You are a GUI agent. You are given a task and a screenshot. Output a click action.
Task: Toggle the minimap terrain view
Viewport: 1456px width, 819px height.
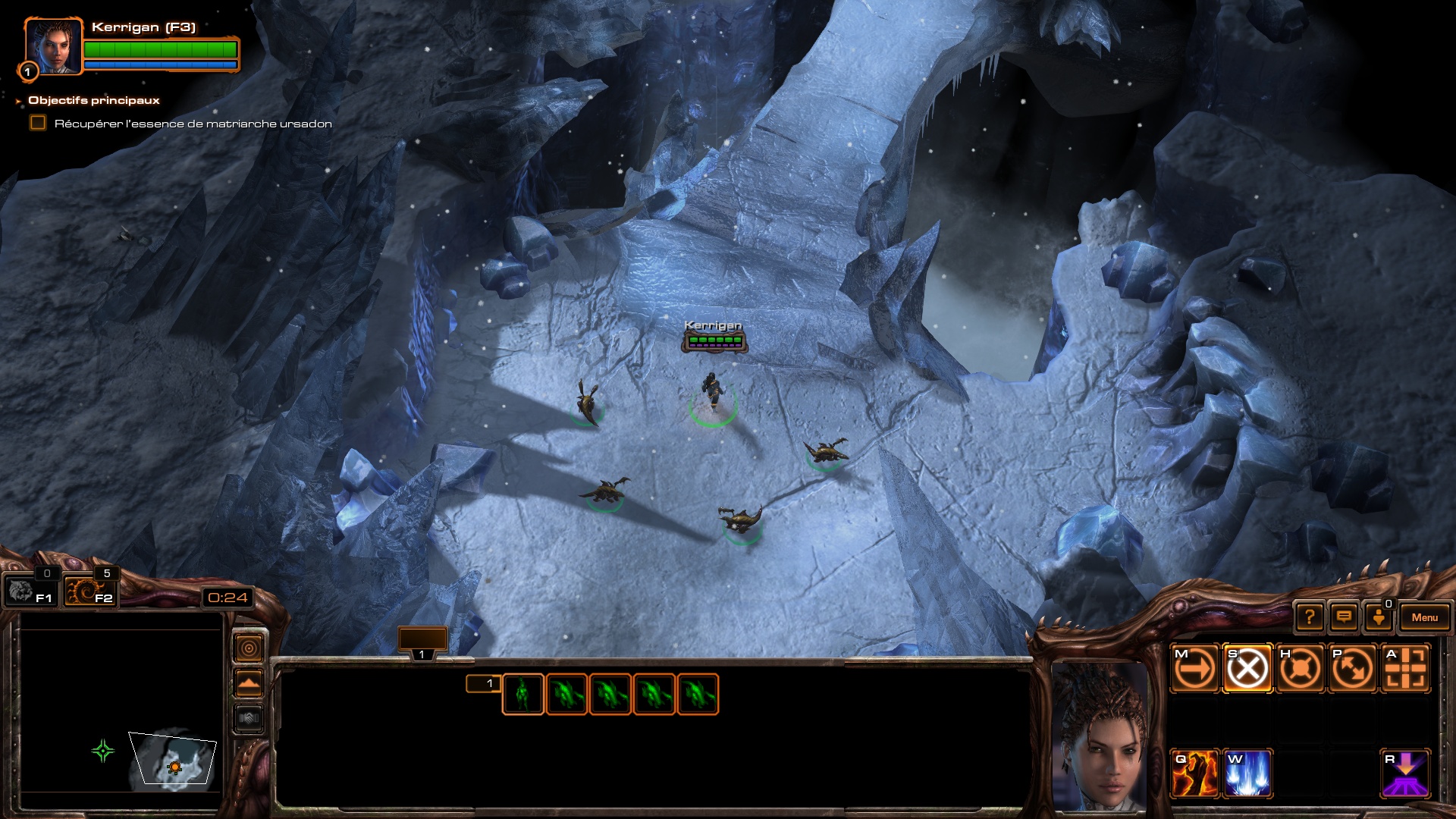point(249,683)
